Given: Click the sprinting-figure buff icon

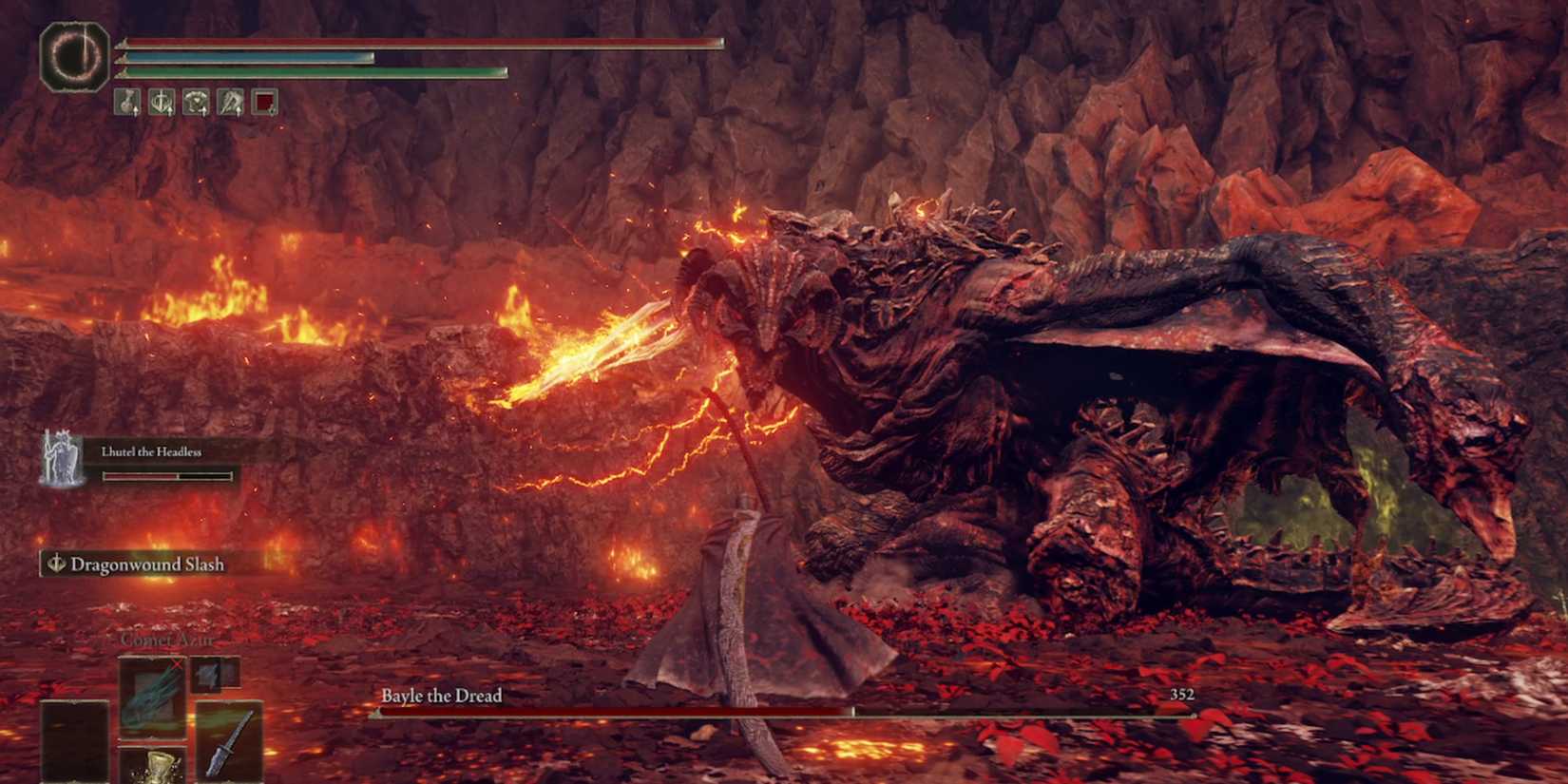Looking at the screenshot, I should 229,102.
